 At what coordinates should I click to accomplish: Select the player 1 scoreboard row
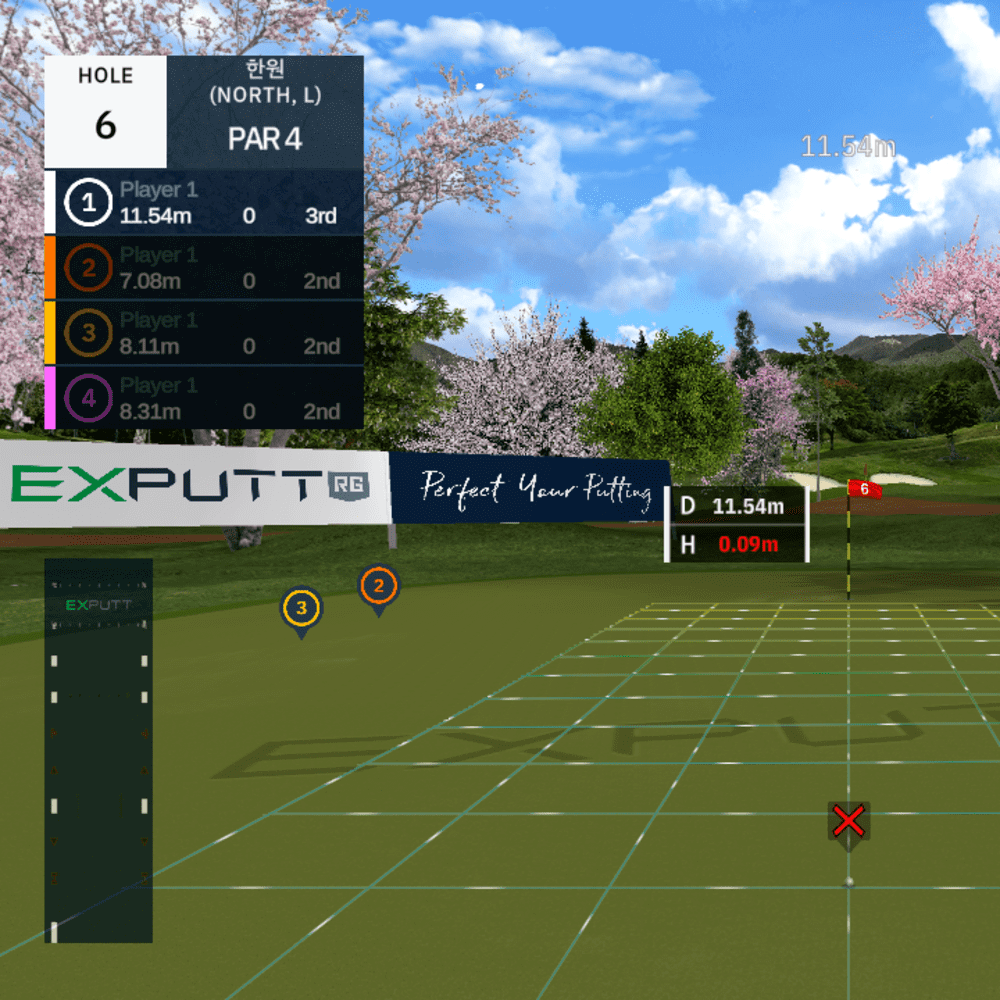tap(204, 203)
